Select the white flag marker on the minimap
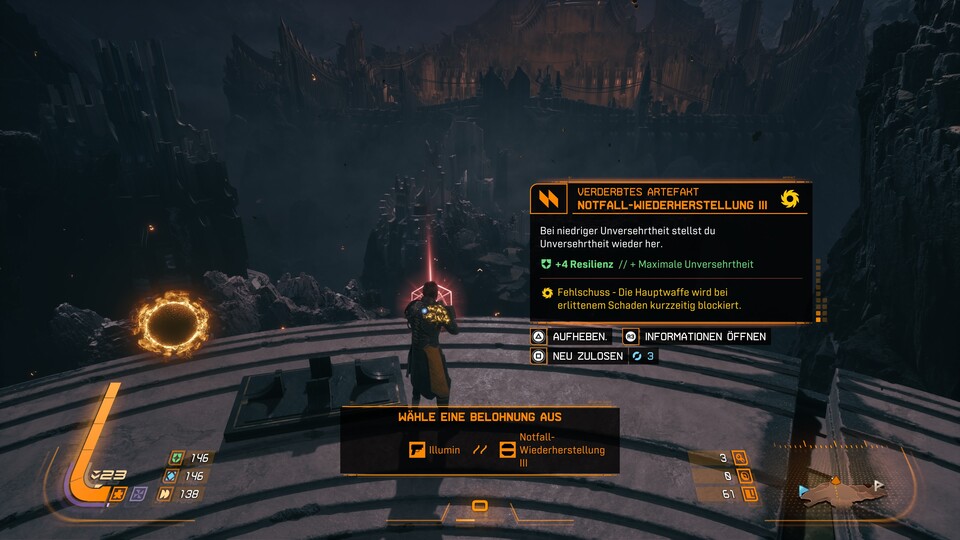 tap(879, 485)
